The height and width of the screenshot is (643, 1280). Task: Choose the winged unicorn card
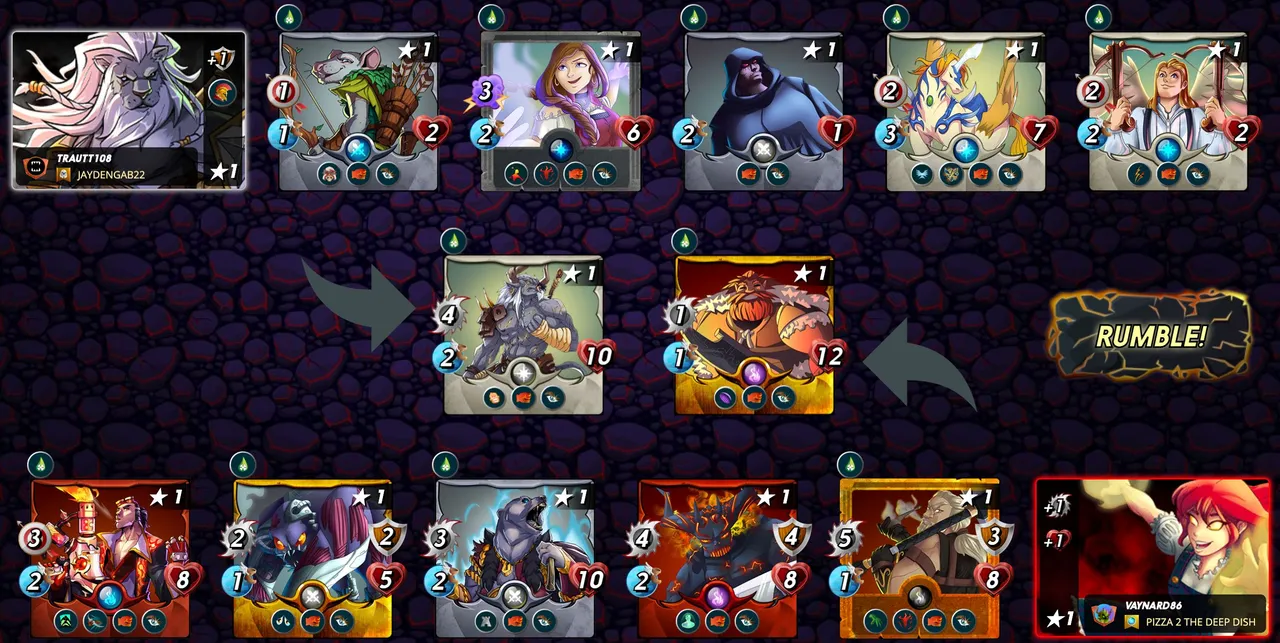[966, 111]
